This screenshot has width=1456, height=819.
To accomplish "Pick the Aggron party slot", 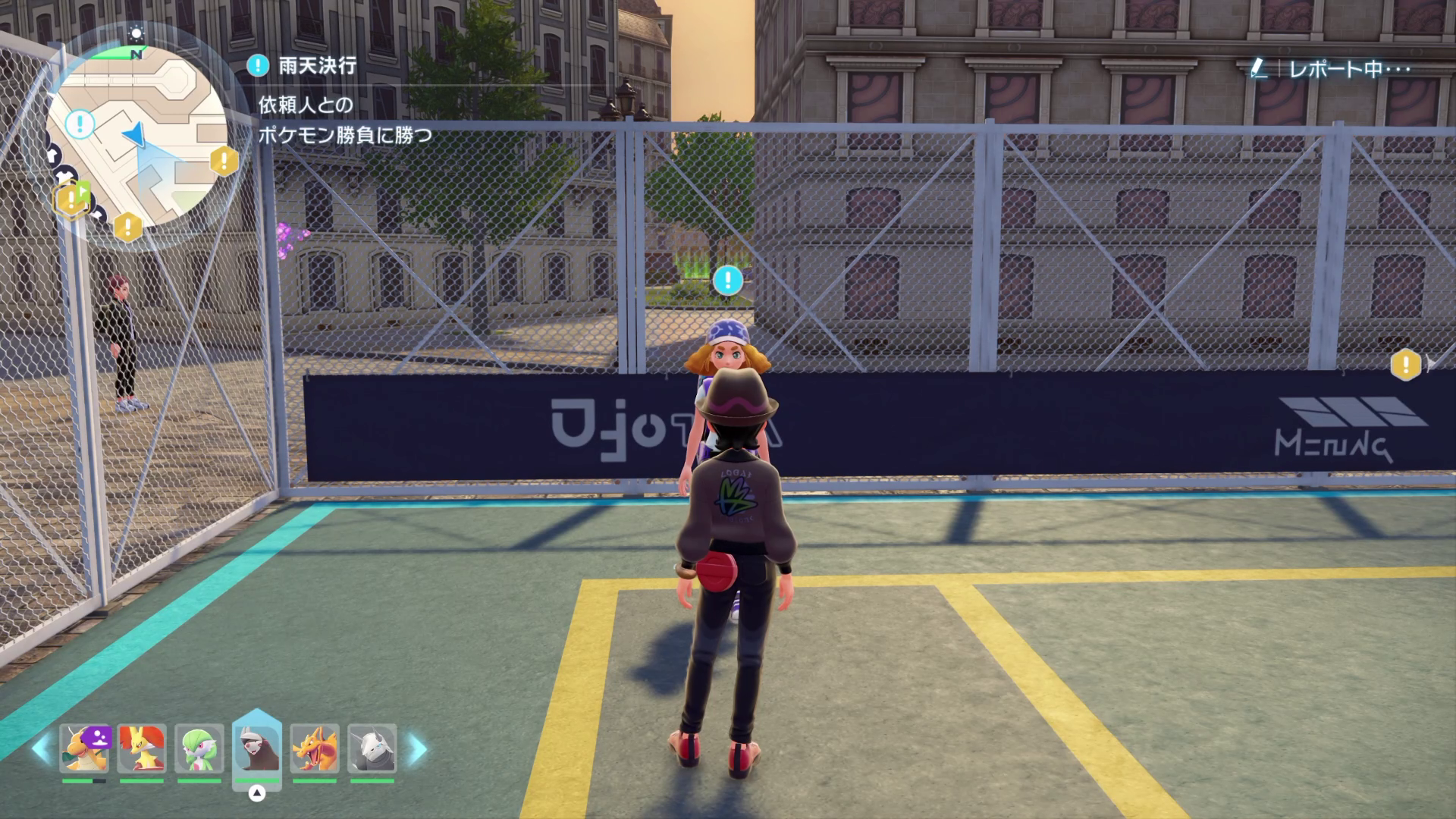I will 372,749.
